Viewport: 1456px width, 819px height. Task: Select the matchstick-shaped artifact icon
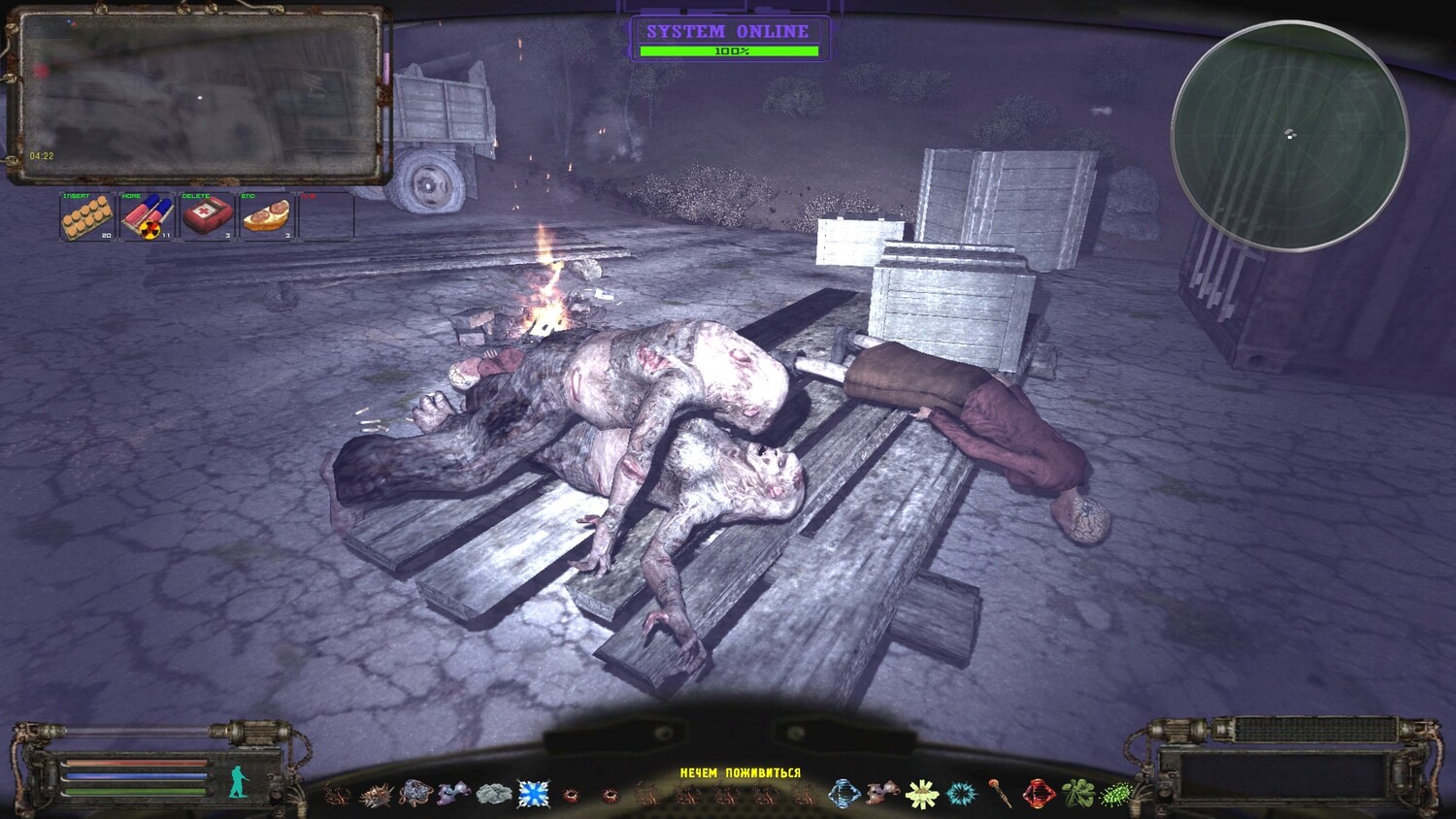click(x=1000, y=794)
